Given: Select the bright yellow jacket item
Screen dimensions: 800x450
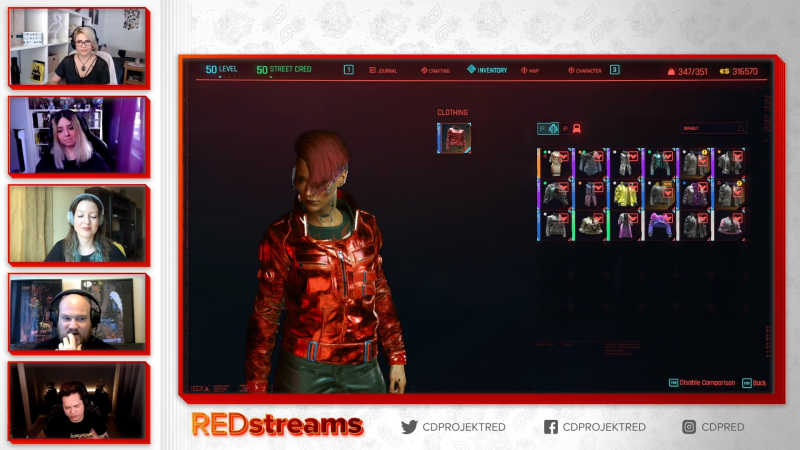Looking at the screenshot, I should (627, 194).
